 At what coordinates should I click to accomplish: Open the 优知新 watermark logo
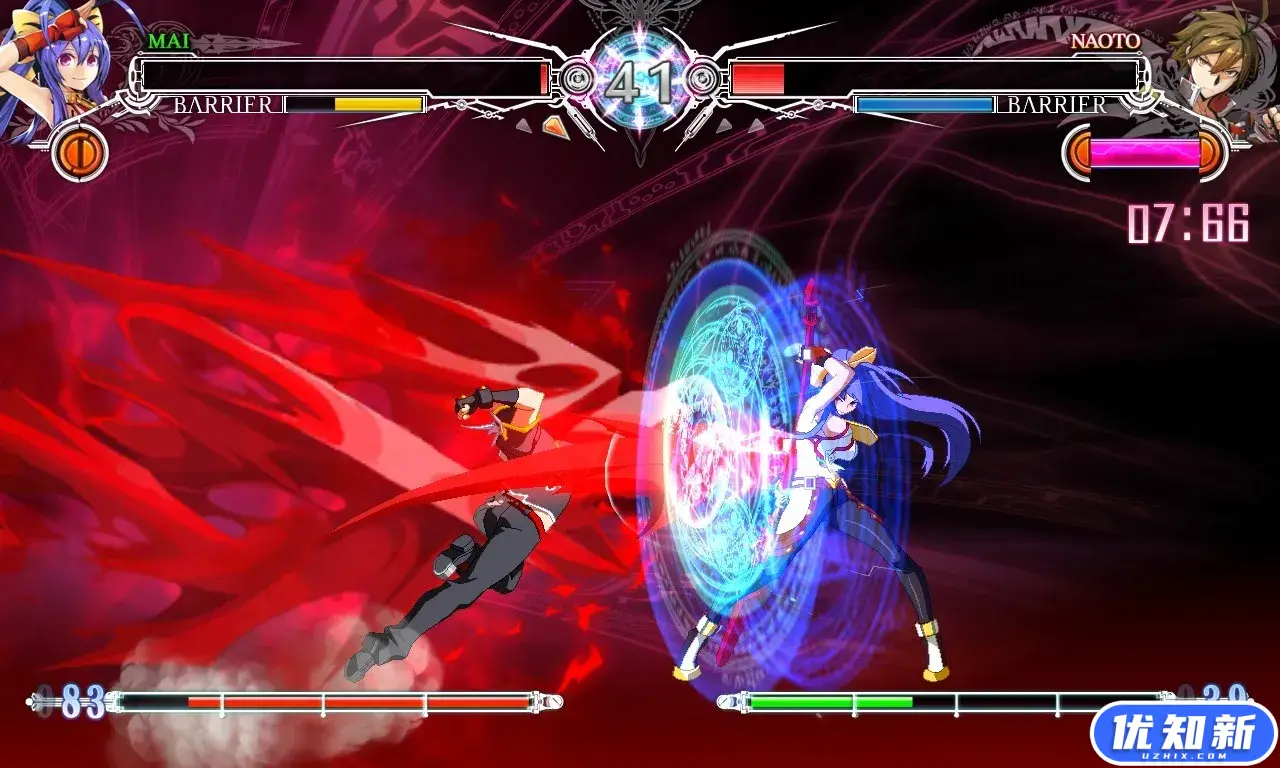click(1184, 735)
